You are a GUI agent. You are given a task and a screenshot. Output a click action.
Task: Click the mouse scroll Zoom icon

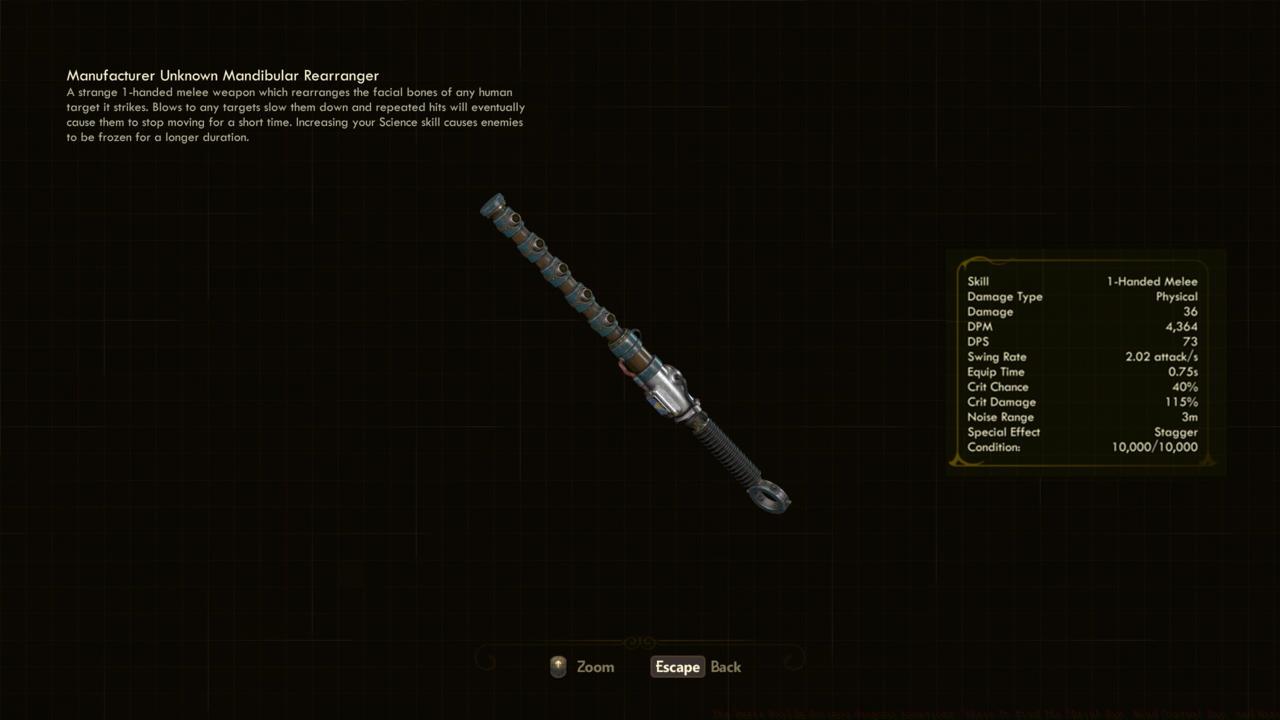(558, 666)
